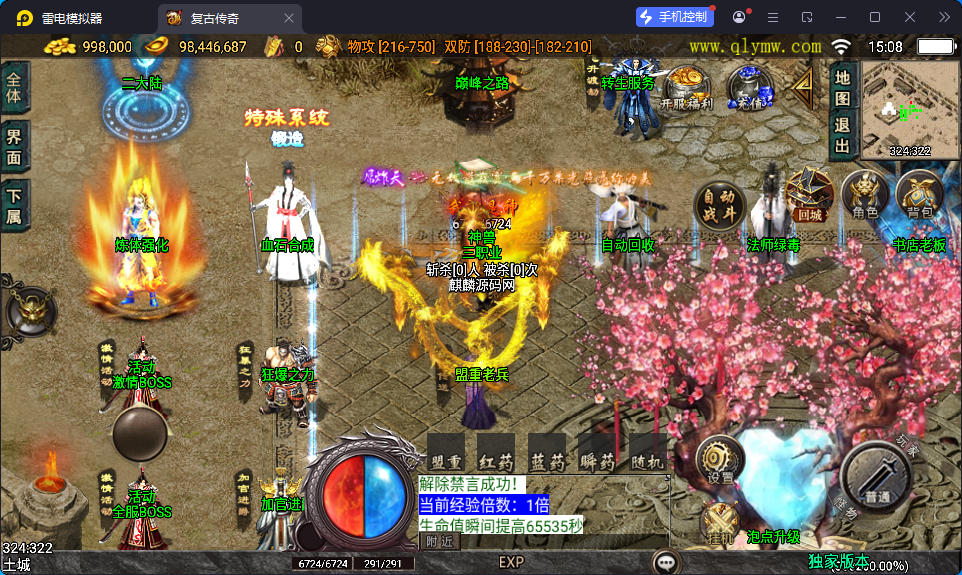Open the 设置 settings gear
Image resolution: width=962 pixels, height=575 pixels.
coord(720,461)
